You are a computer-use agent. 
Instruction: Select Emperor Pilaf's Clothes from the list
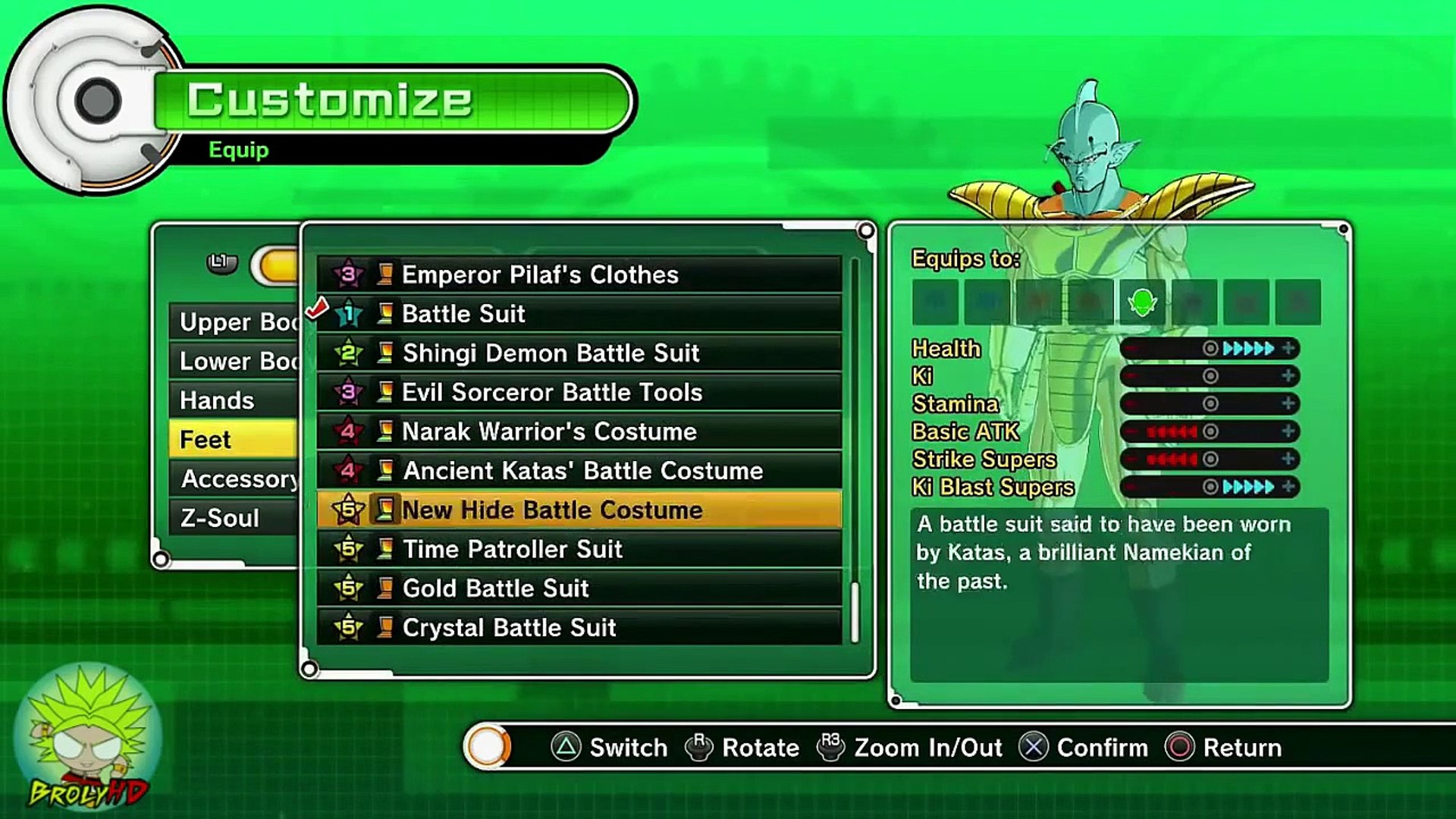click(x=579, y=275)
